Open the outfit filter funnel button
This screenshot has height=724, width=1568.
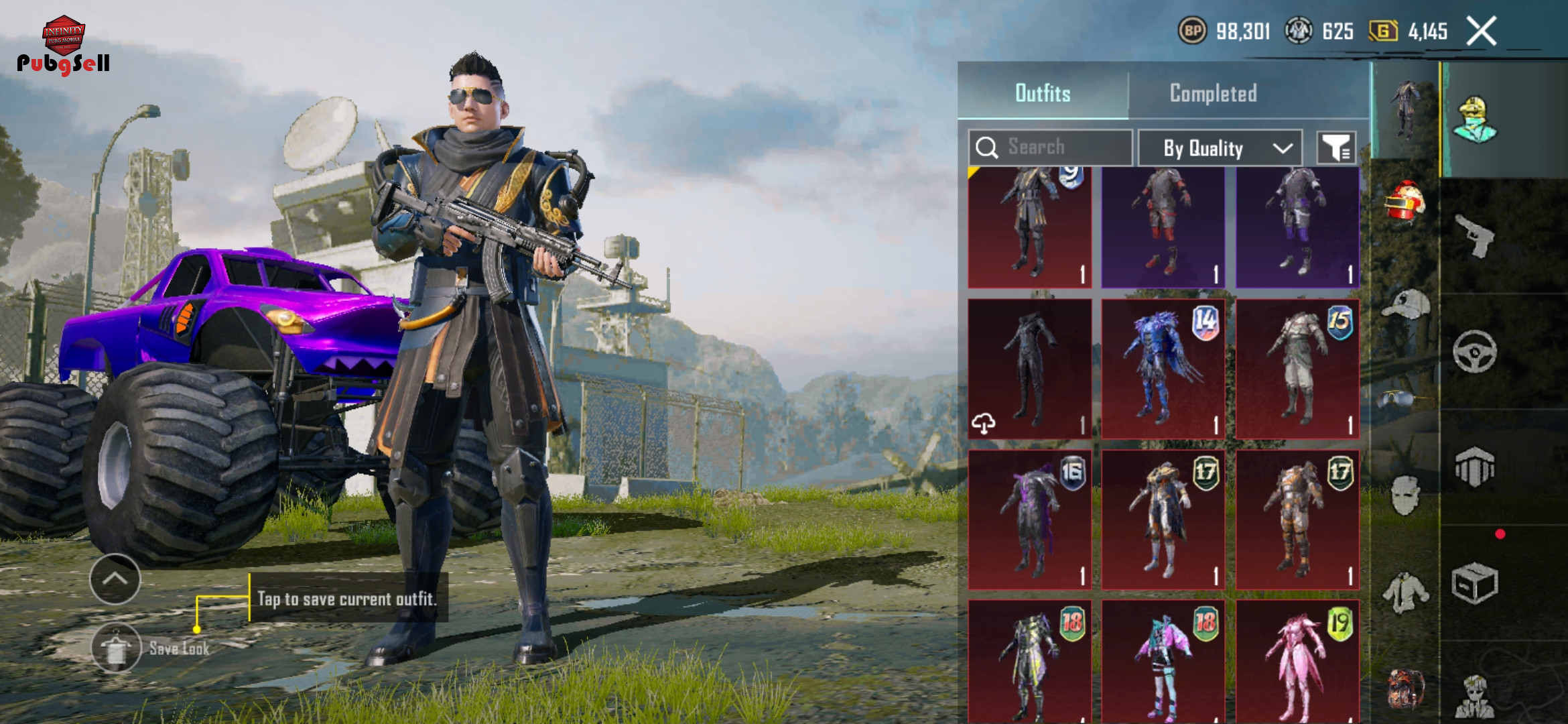click(x=1336, y=147)
